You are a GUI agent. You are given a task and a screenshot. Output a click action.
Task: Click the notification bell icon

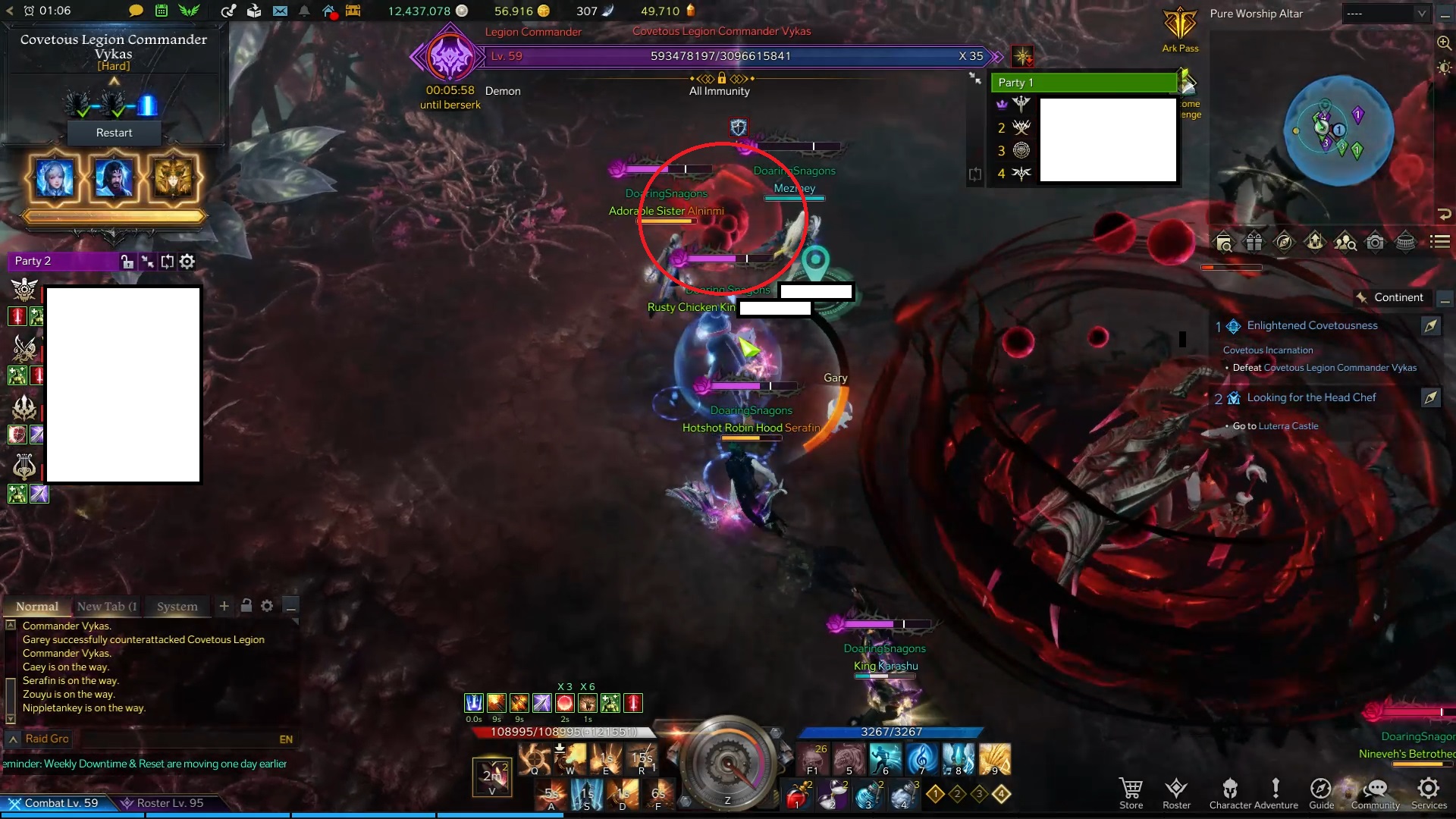pyautogui.click(x=305, y=11)
